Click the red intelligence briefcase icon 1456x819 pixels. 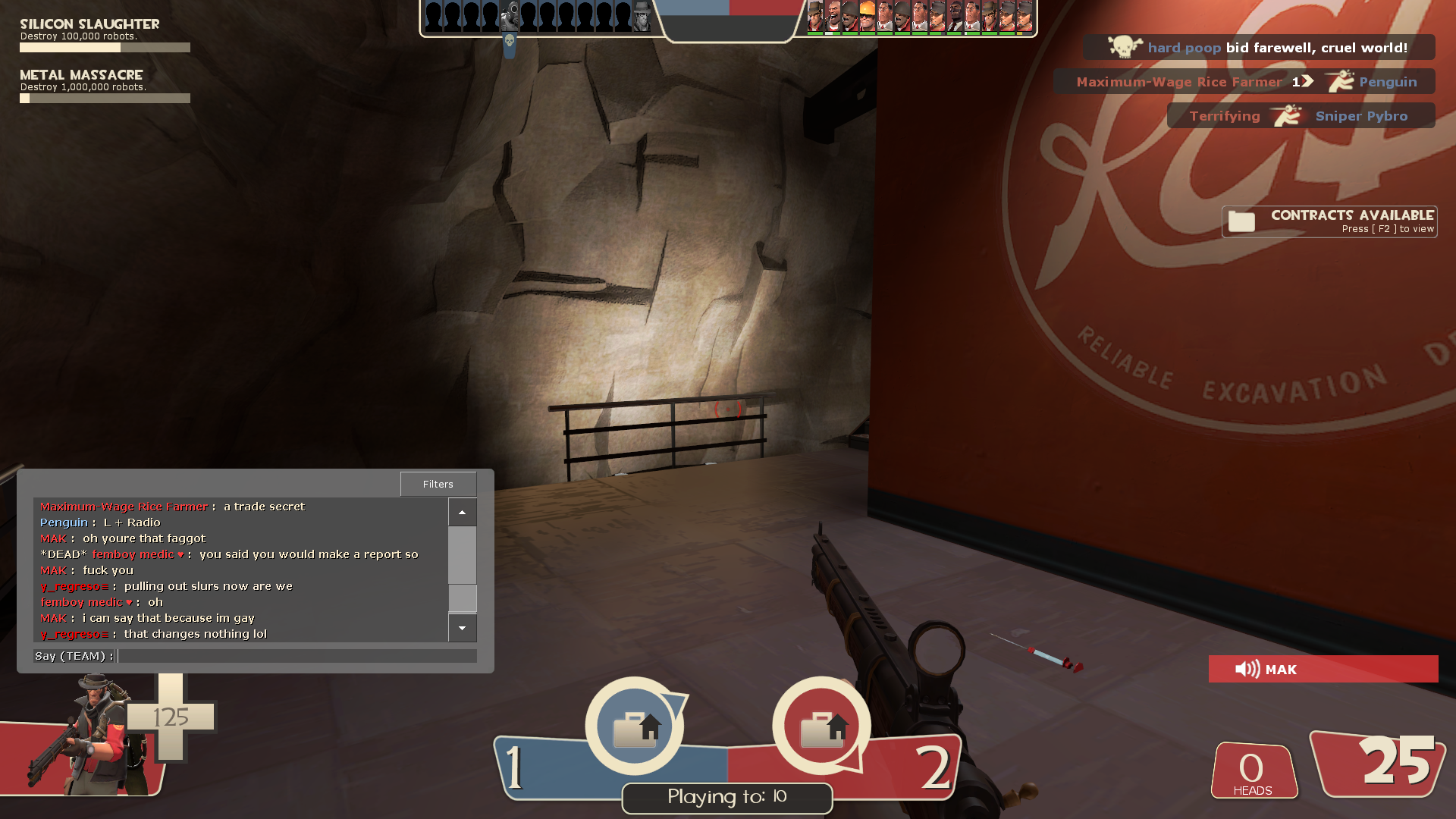822,727
